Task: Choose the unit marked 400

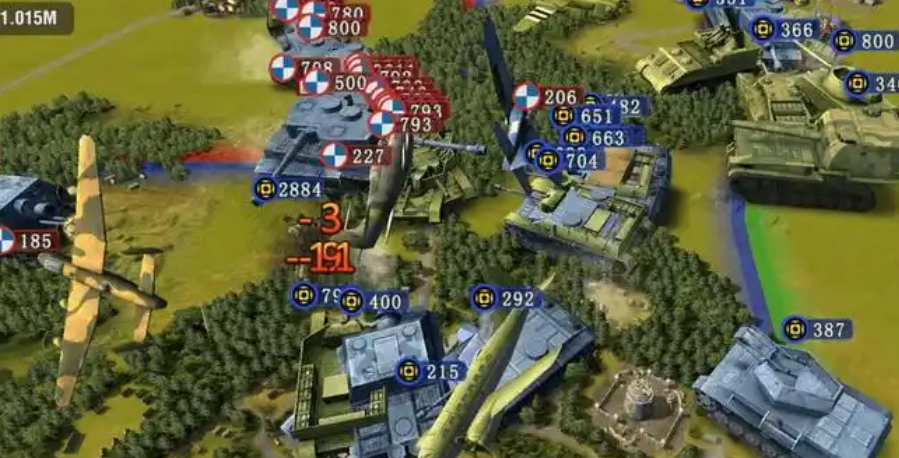Action: (373, 301)
